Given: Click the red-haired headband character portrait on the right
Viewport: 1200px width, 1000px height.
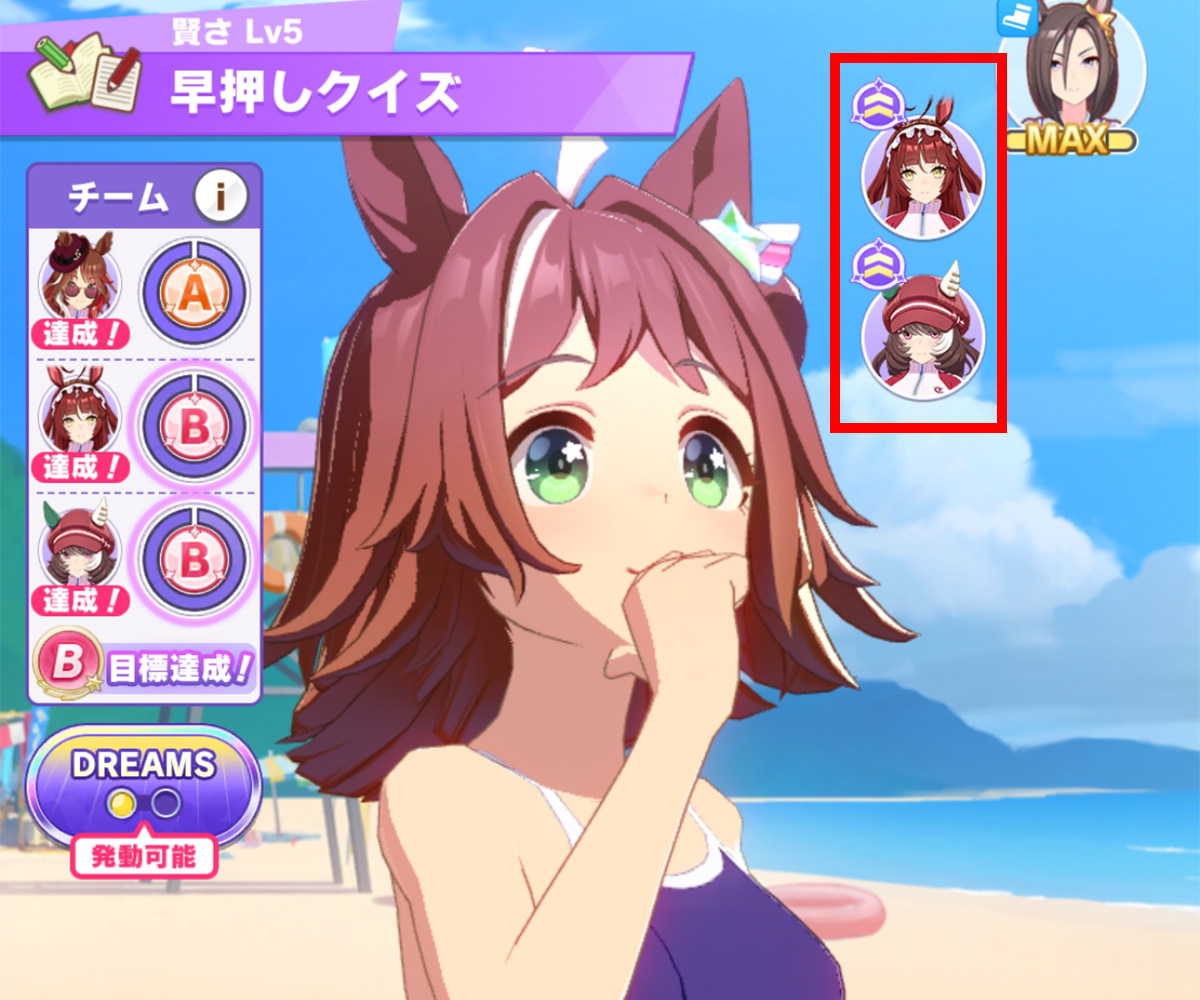Looking at the screenshot, I should [923, 181].
